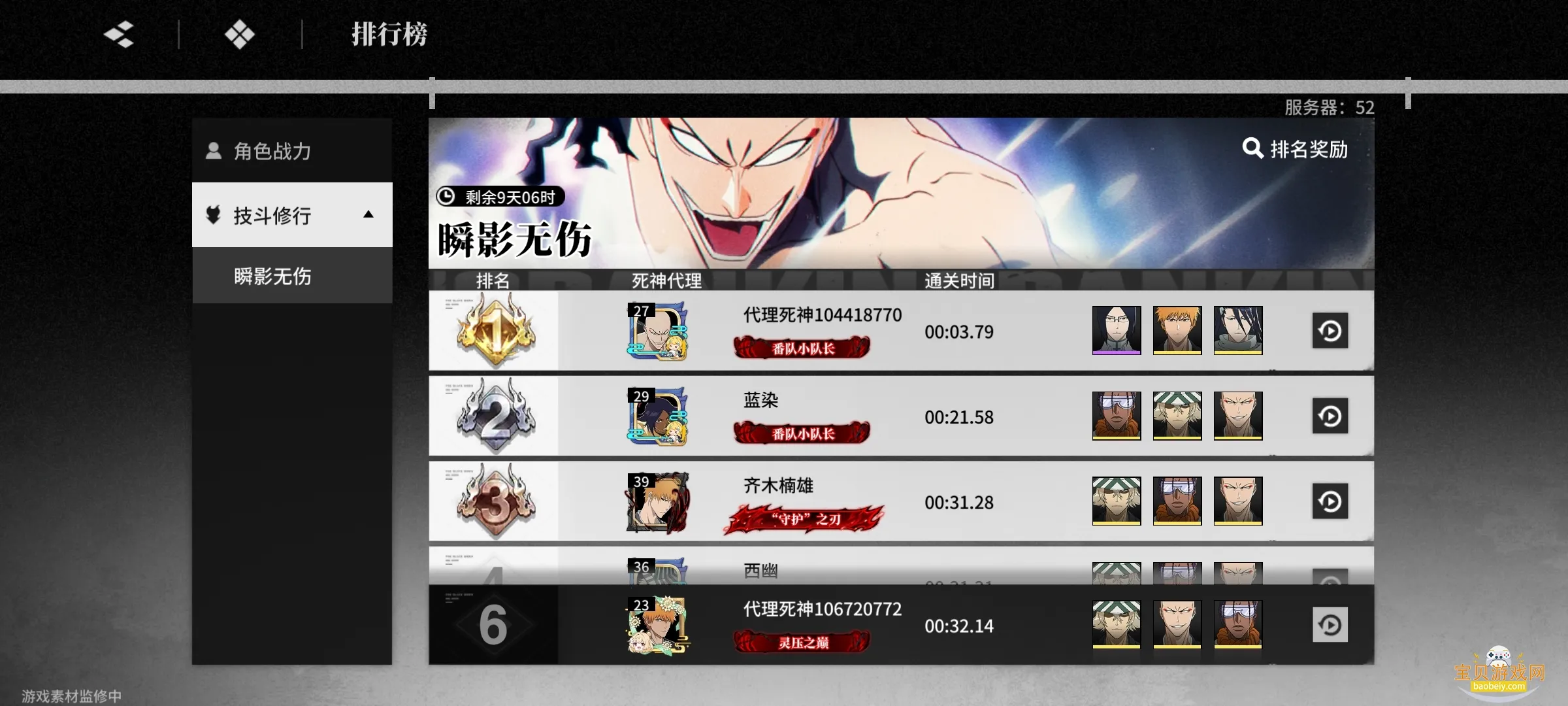This screenshot has height=706, width=1568.
Task: Click 蓝染's avatar portrait
Action: tap(657, 416)
